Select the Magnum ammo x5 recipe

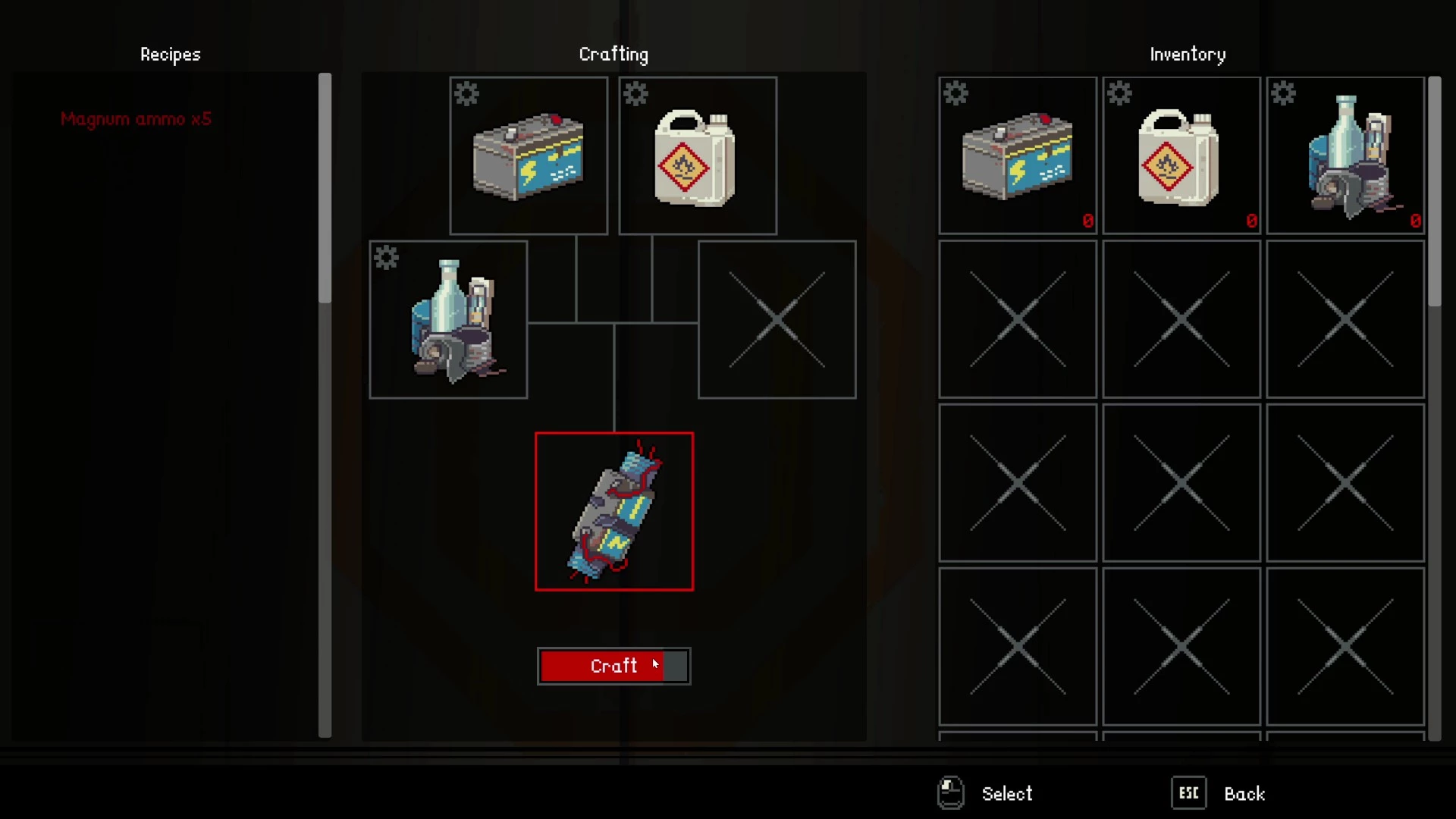136,119
